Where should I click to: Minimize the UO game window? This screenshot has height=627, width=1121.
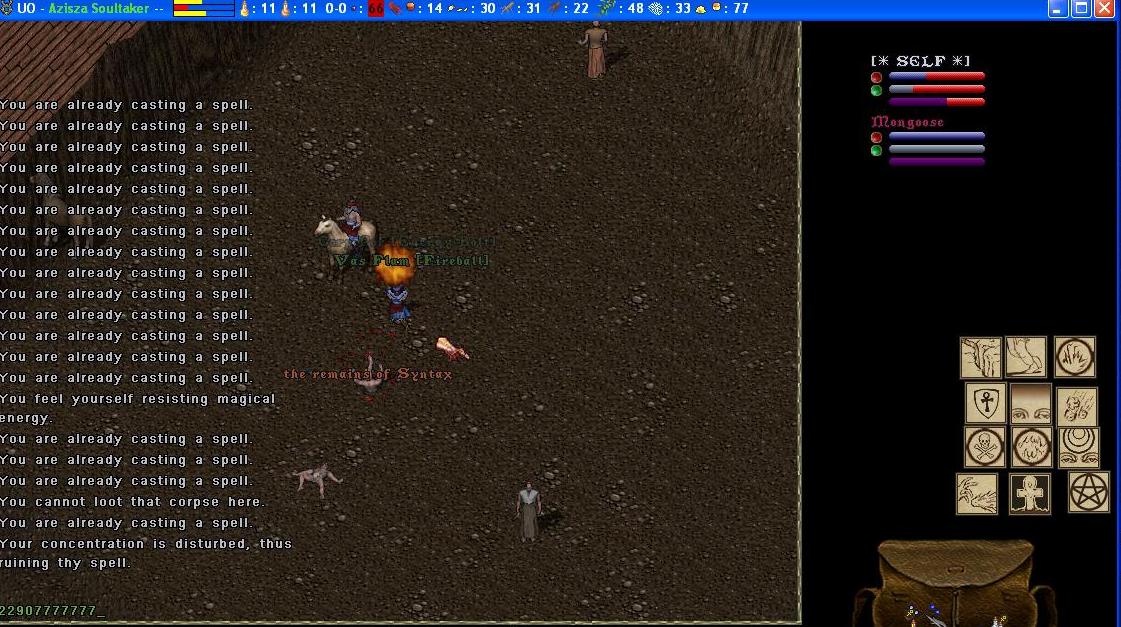click(1058, 9)
